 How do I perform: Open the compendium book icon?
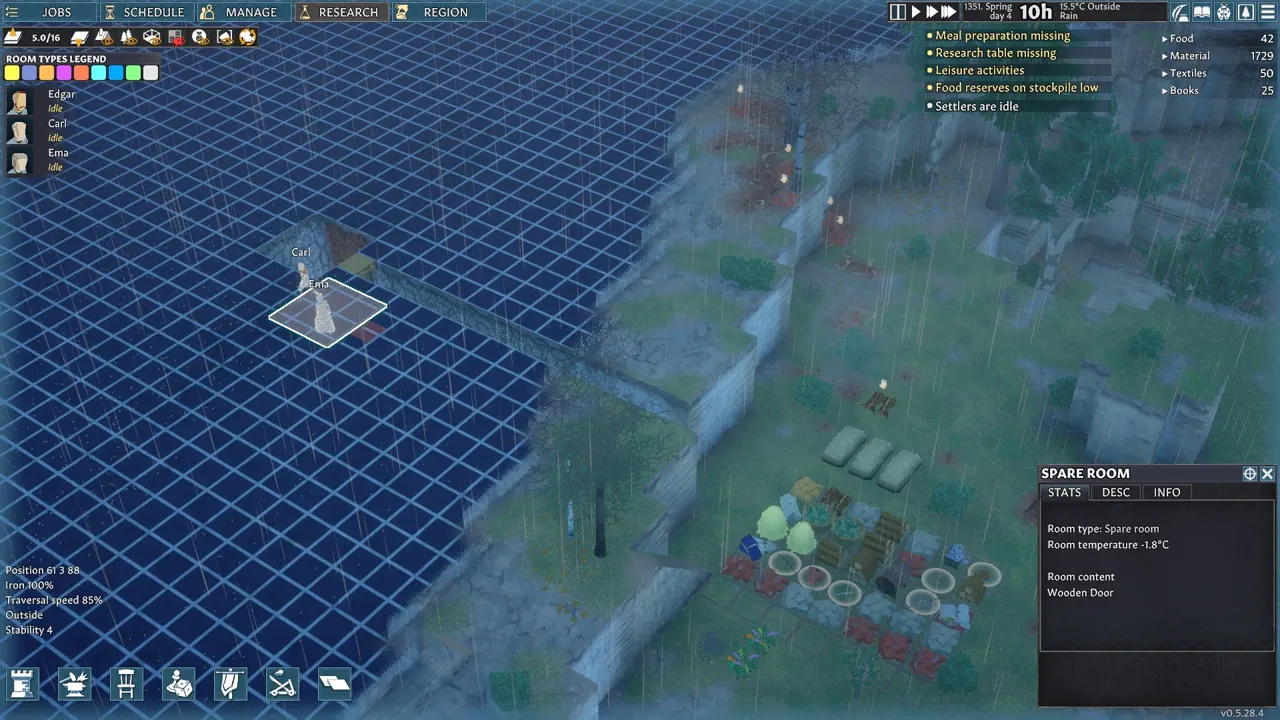(x=1203, y=12)
